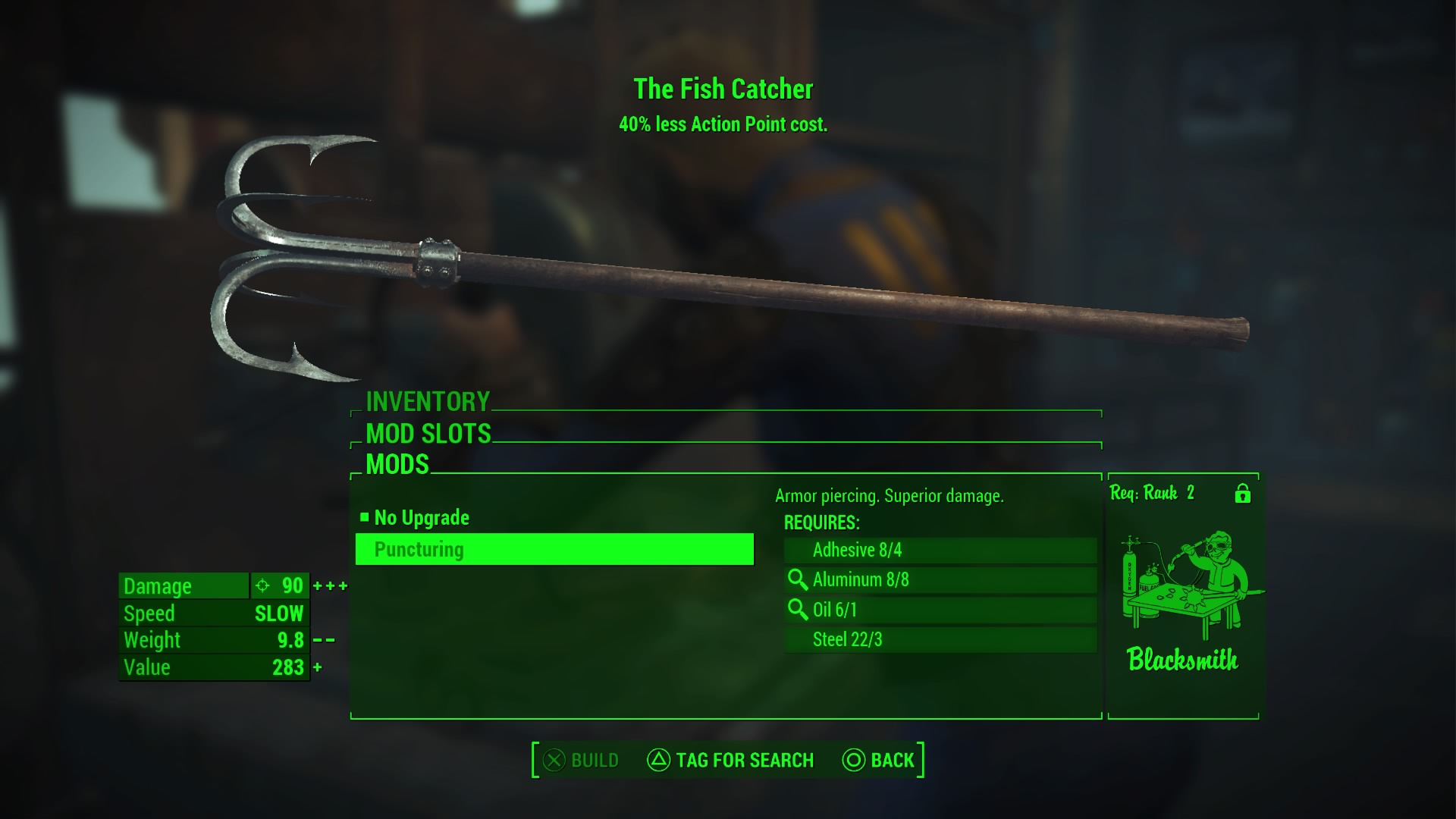View the Blacksmith perk requirement card
The width and height of the screenshot is (1456, 819).
pos(1182,595)
